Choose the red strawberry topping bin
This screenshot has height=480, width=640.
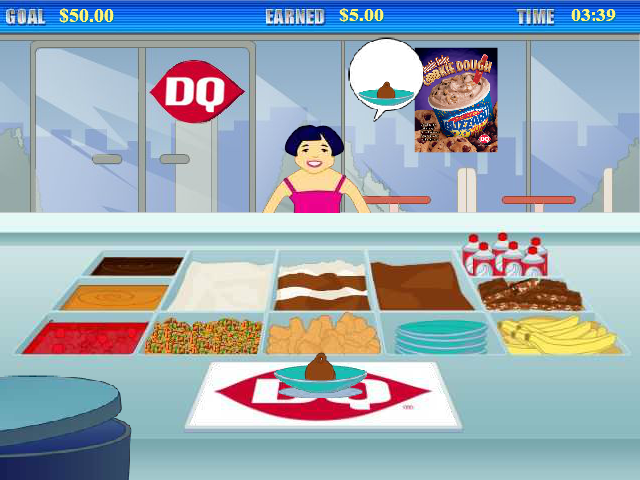click(x=84, y=337)
